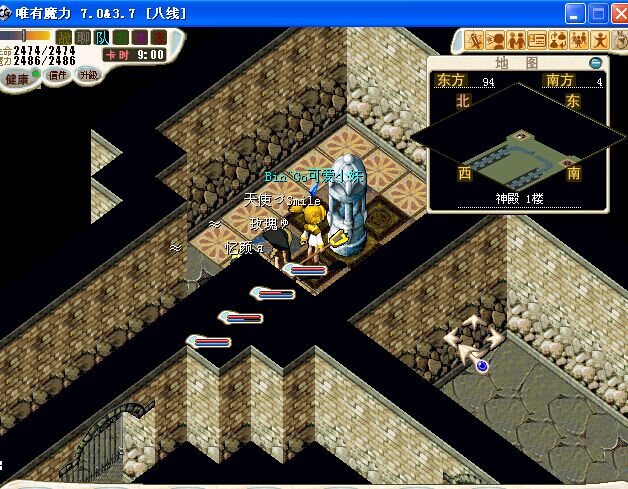Select the shouting-head chat action icon
This screenshot has height=489, width=628.
[x=495, y=41]
